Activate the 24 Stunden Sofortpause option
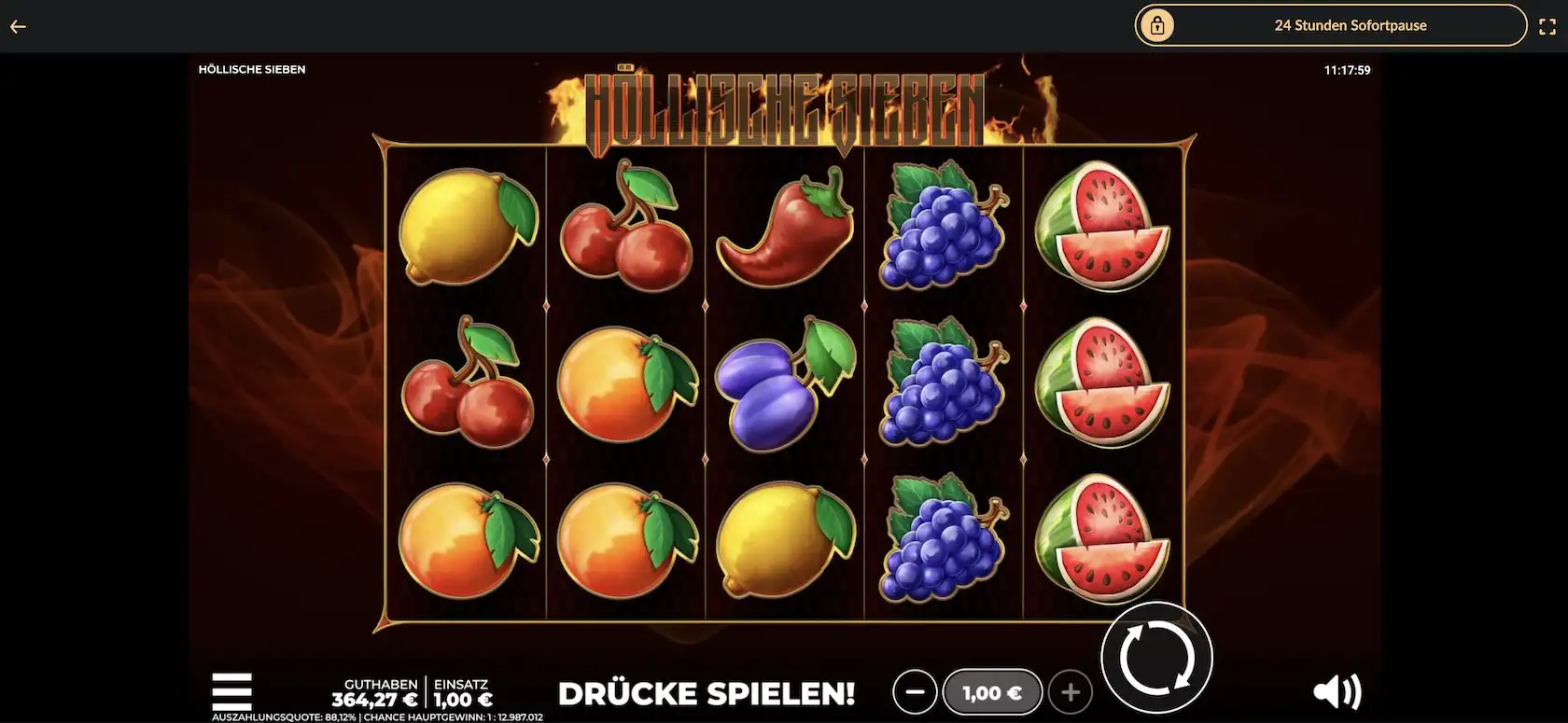Viewport: 1568px width, 723px height. (x=1351, y=25)
